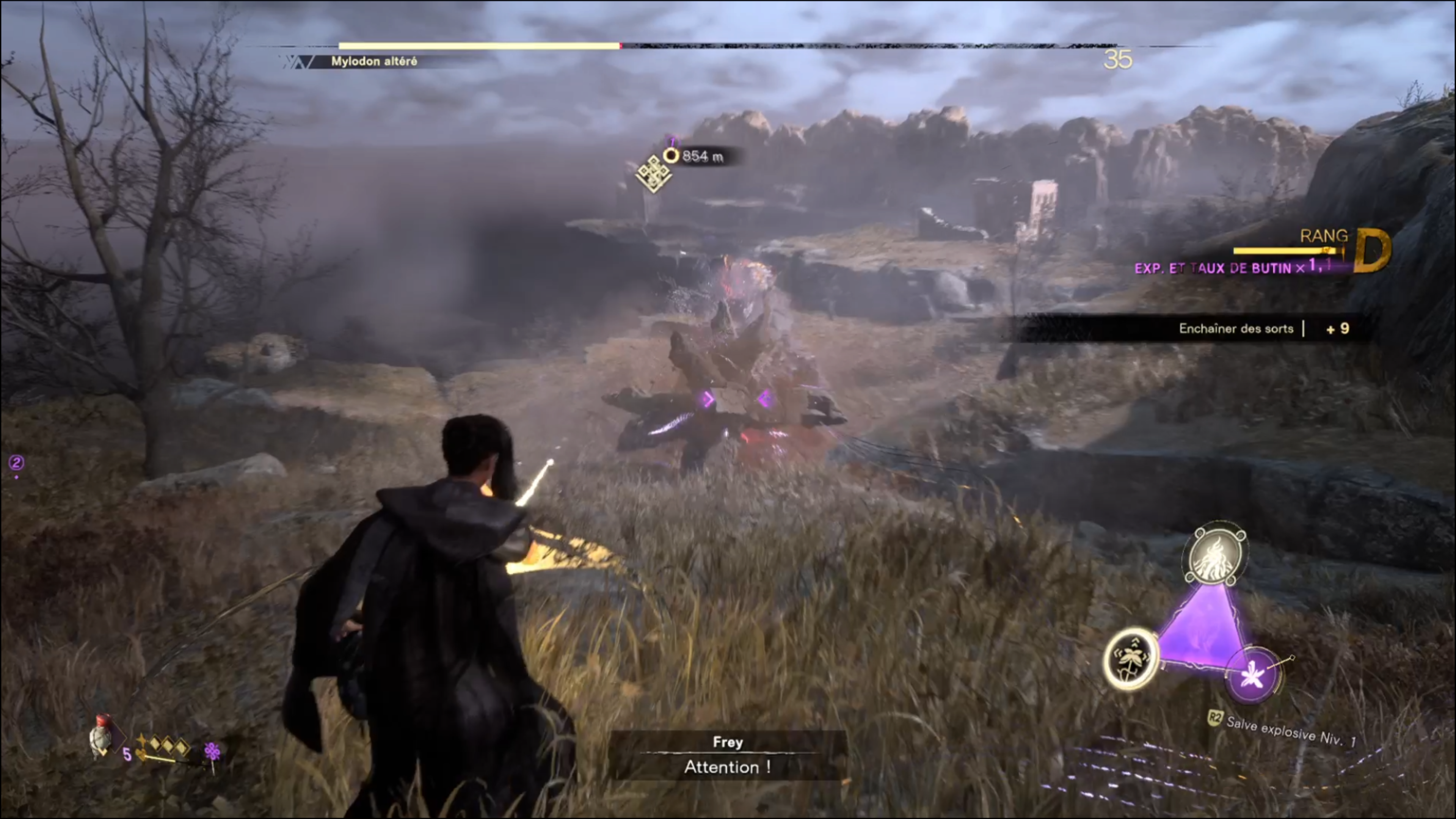The image size is (1456, 819).
Task: Click the purple numbered objective marker
Action: 16,463
